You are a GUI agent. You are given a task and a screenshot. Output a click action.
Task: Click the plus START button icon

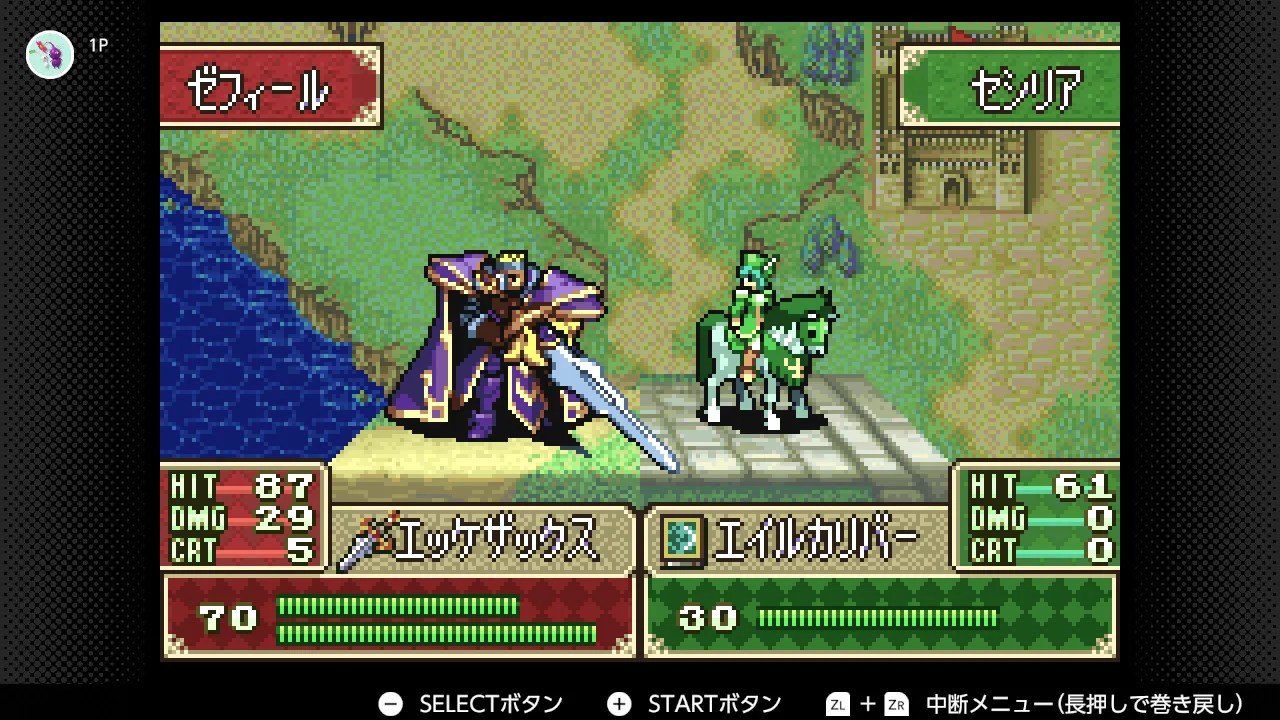point(620,703)
